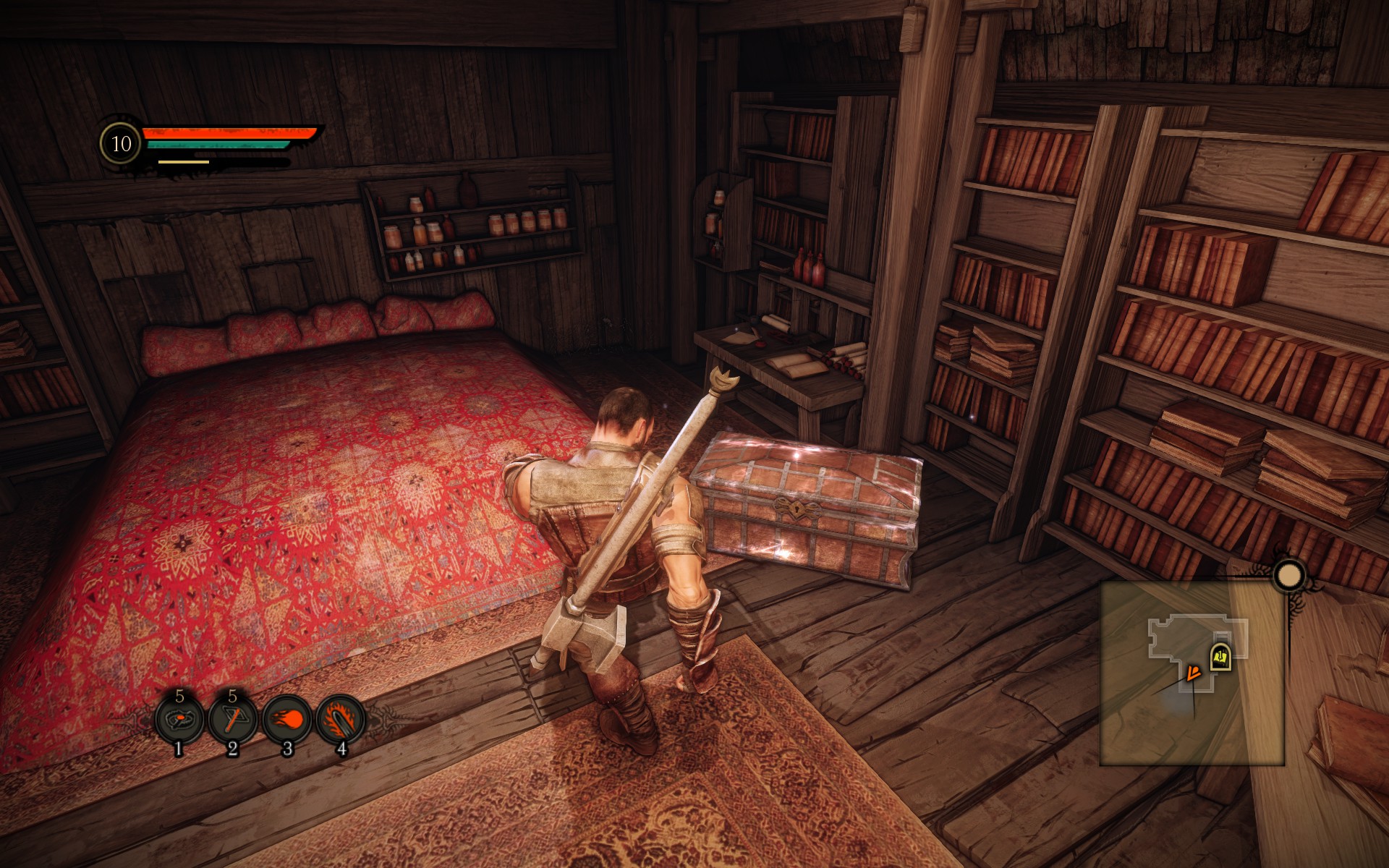
Task: Select the crossbow slot numbered 2
Action: (x=232, y=720)
